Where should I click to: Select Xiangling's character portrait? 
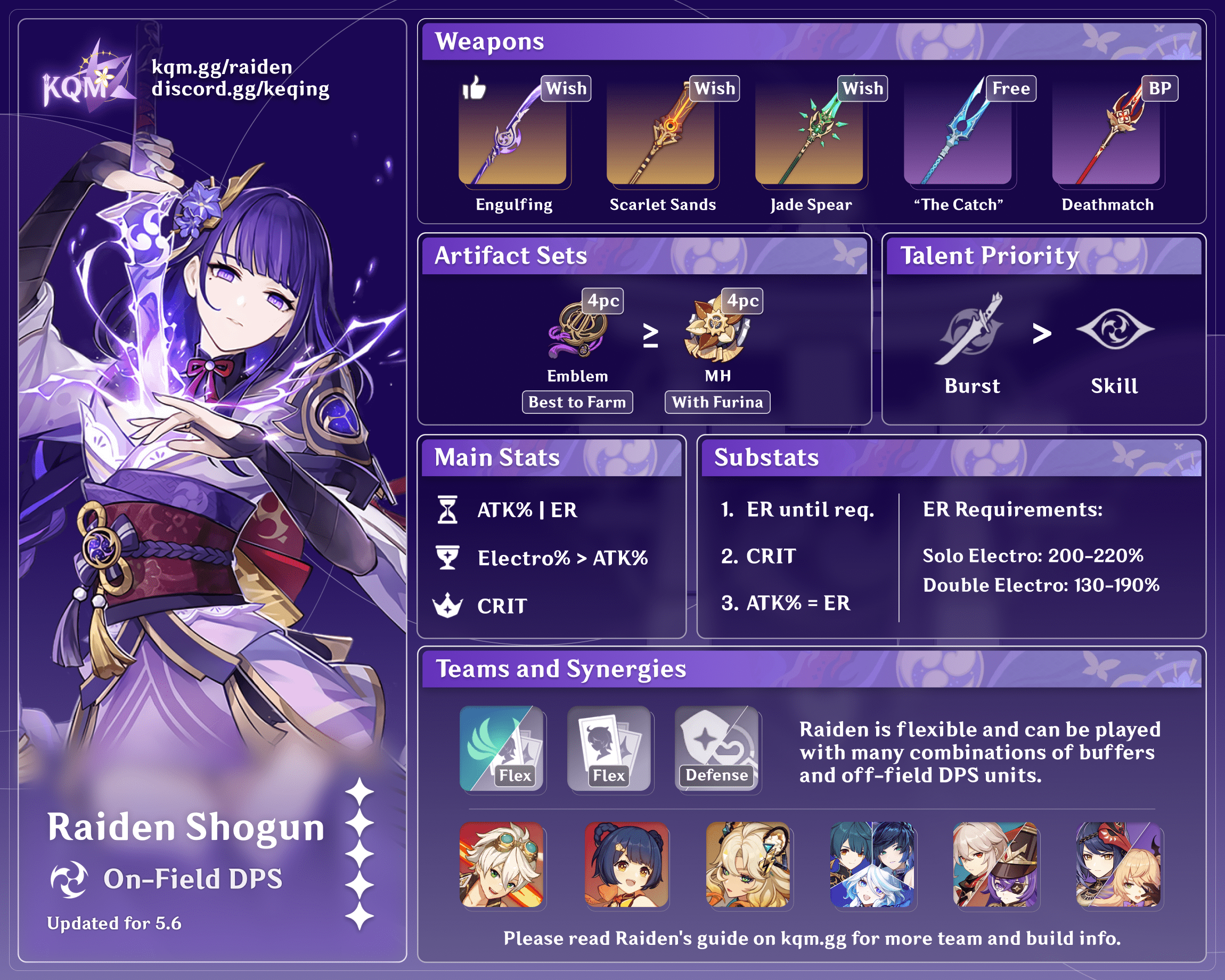click(626, 864)
